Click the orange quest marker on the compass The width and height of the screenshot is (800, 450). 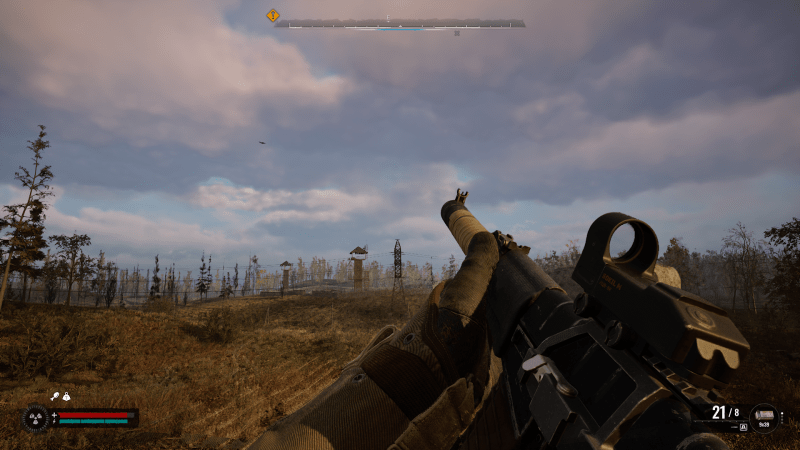click(x=272, y=15)
